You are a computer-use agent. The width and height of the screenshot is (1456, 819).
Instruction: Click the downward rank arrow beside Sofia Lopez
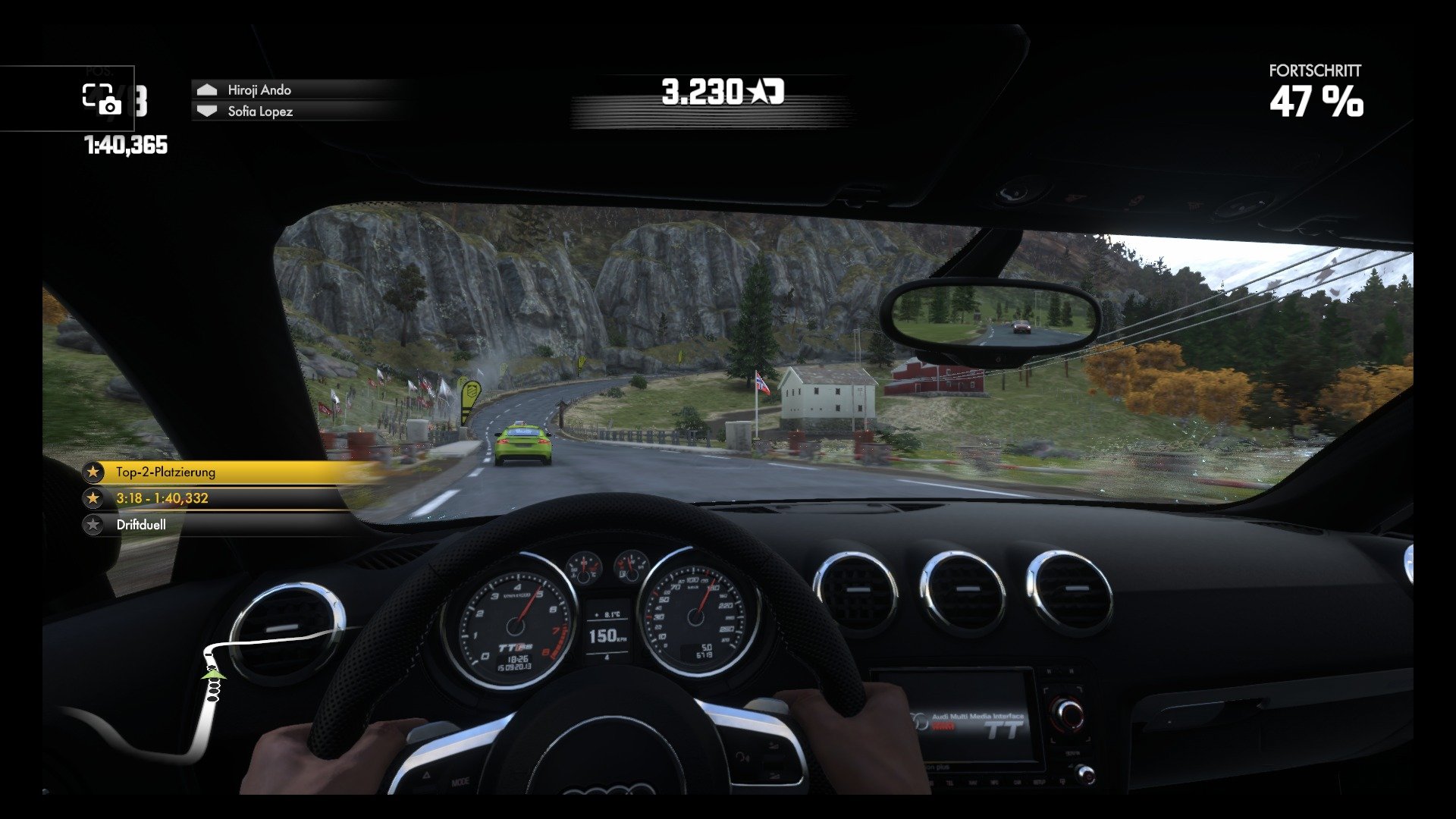pos(206,111)
